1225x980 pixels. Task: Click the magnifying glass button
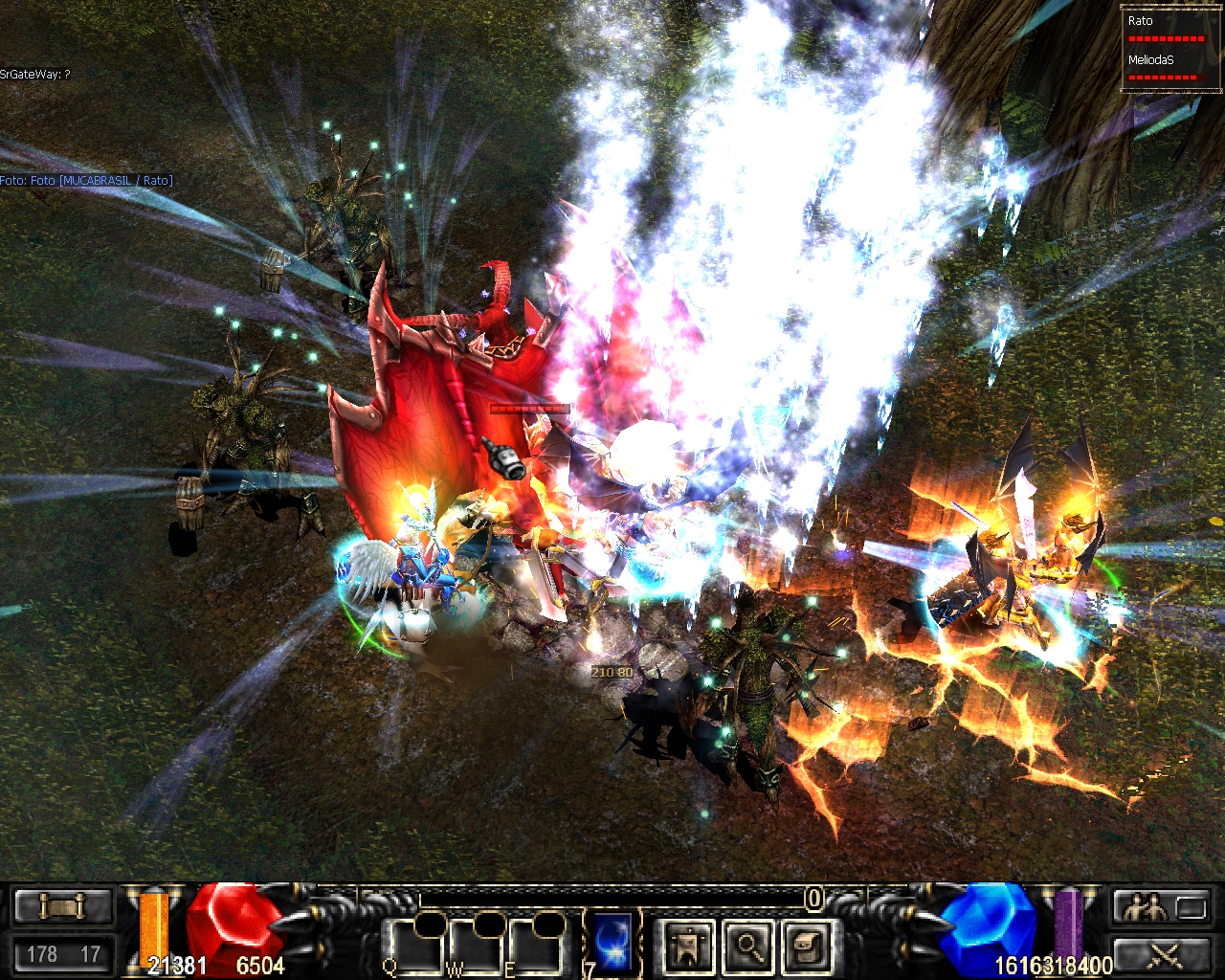tap(747, 947)
